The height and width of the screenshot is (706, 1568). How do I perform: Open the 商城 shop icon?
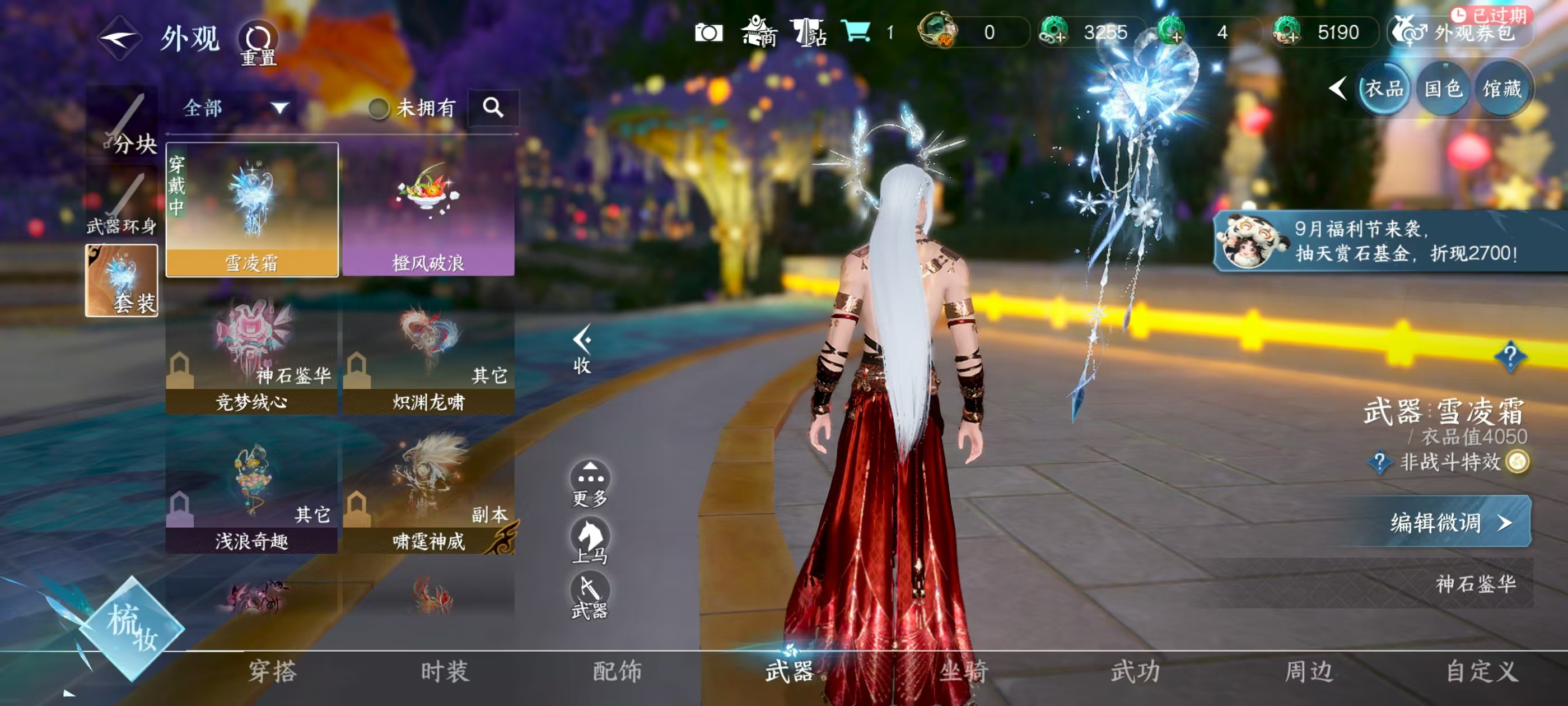(760, 34)
